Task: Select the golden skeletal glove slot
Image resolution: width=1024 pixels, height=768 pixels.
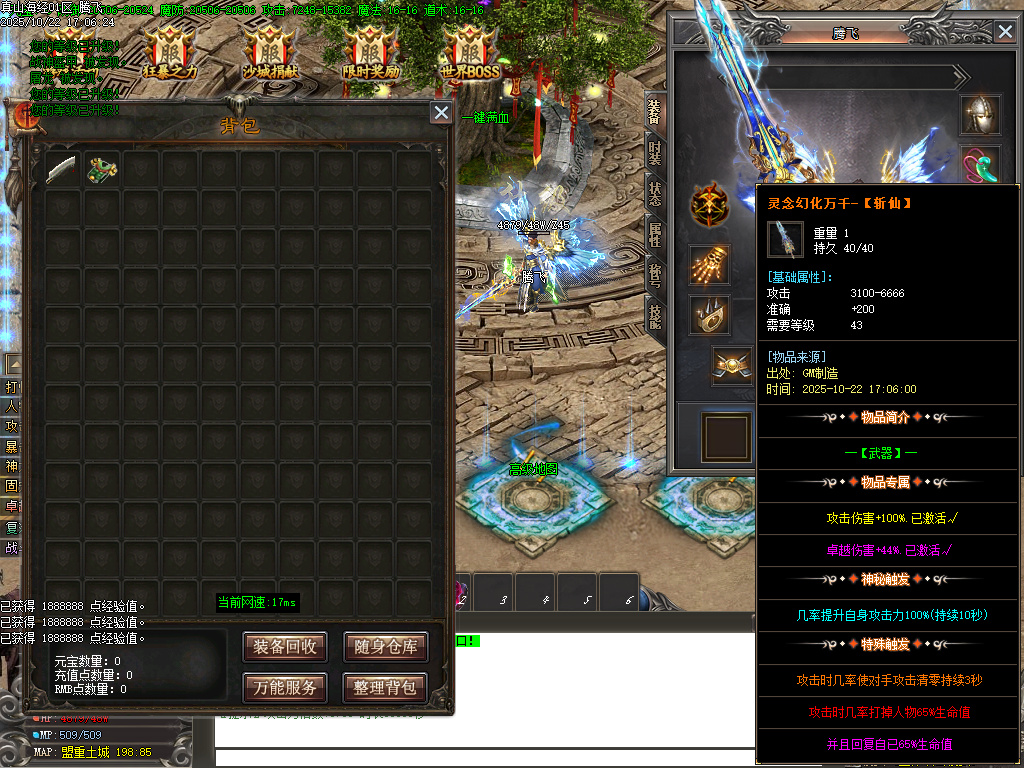Action: [x=709, y=265]
